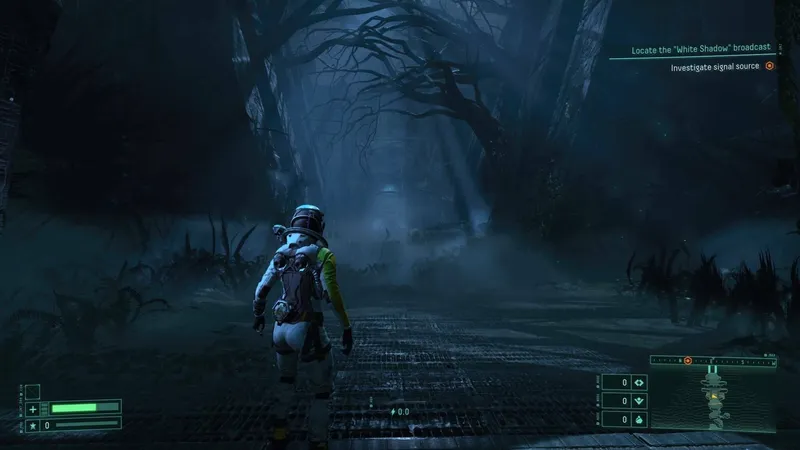The image size is (800, 450).
Task: Click the plus health icon
Action: 32,409
